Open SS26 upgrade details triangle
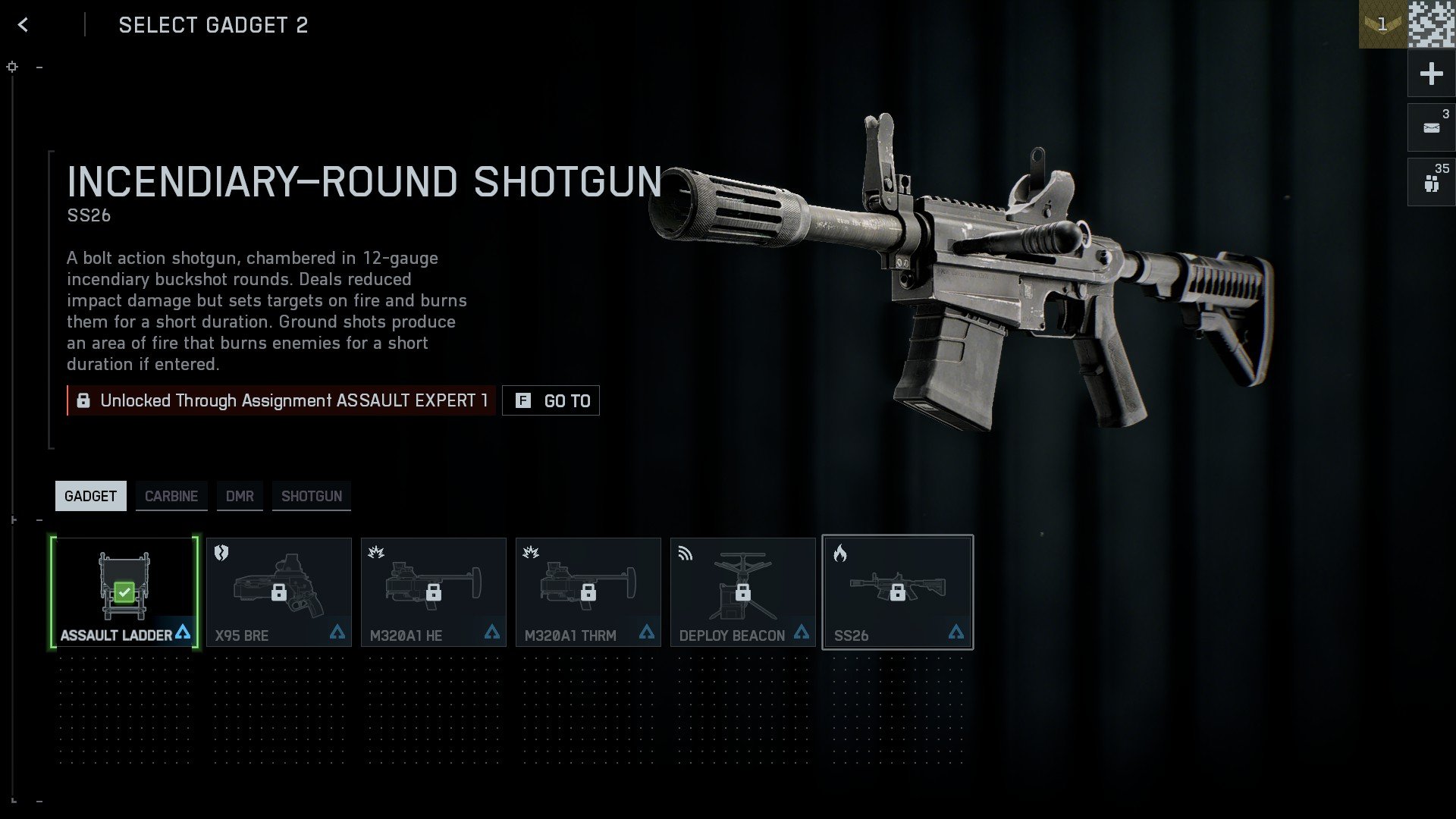Image resolution: width=1456 pixels, height=819 pixels. coord(955,632)
